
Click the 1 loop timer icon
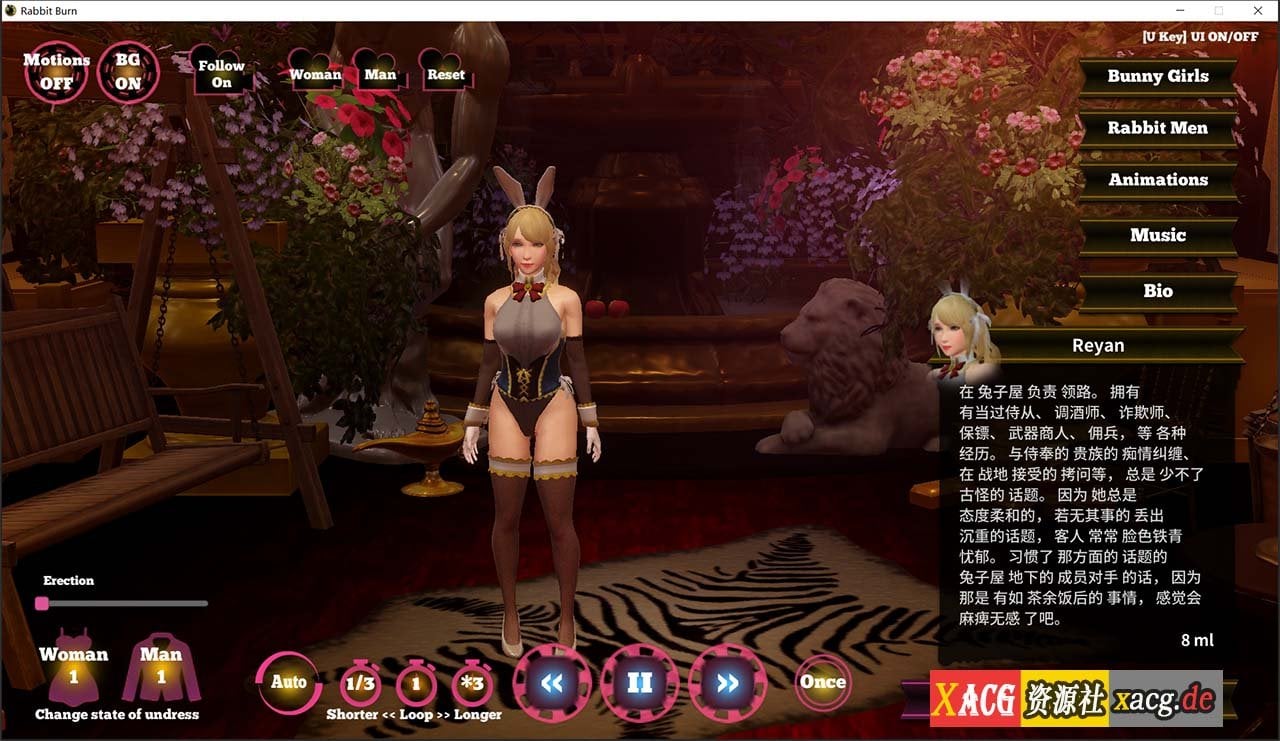point(415,682)
